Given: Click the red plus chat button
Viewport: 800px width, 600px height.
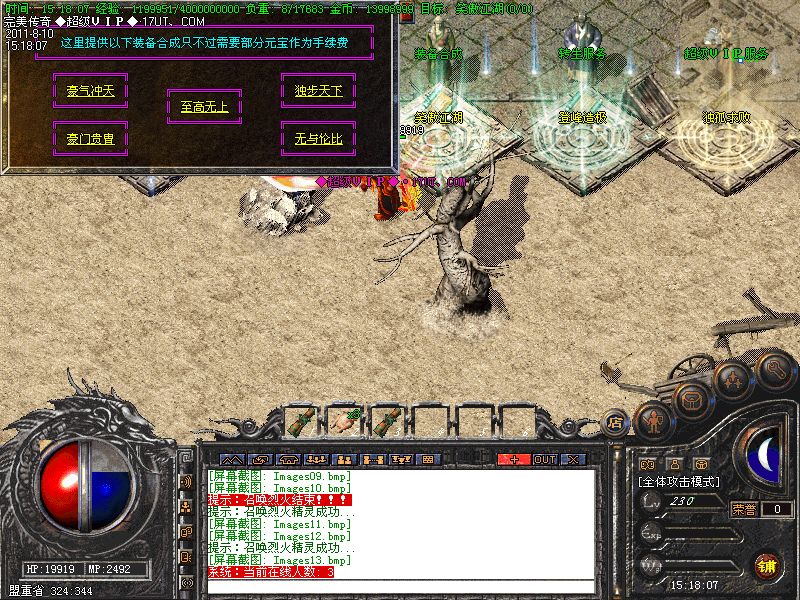Looking at the screenshot, I should click(x=514, y=459).
